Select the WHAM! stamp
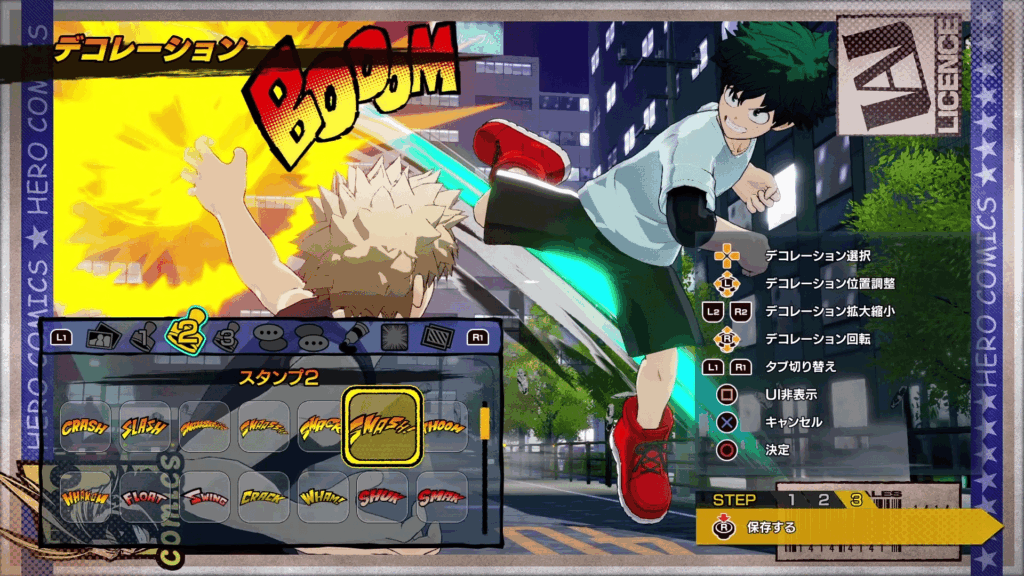Screen dimensions: 1024x576 [x=322, y=497]
